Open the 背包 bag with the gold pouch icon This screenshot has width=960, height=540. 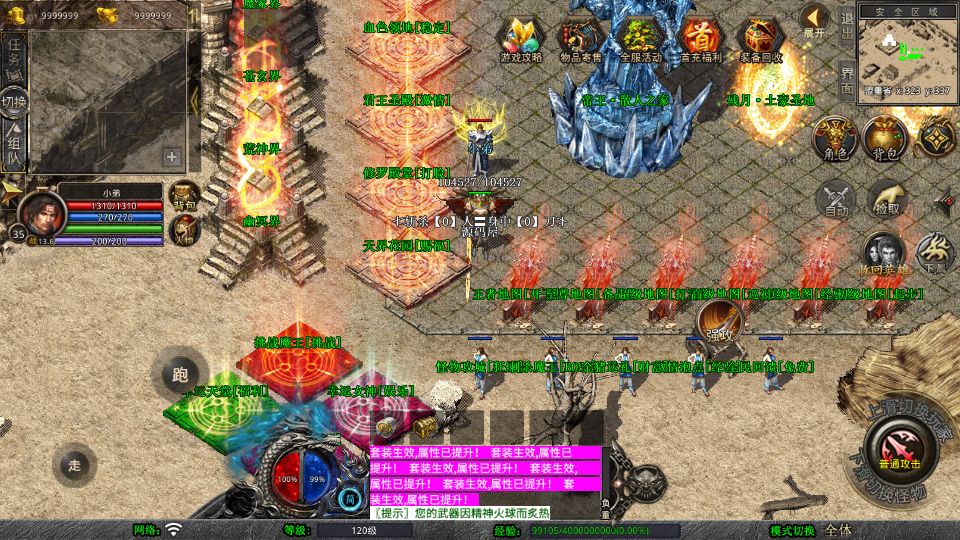[x=884, y=138]
